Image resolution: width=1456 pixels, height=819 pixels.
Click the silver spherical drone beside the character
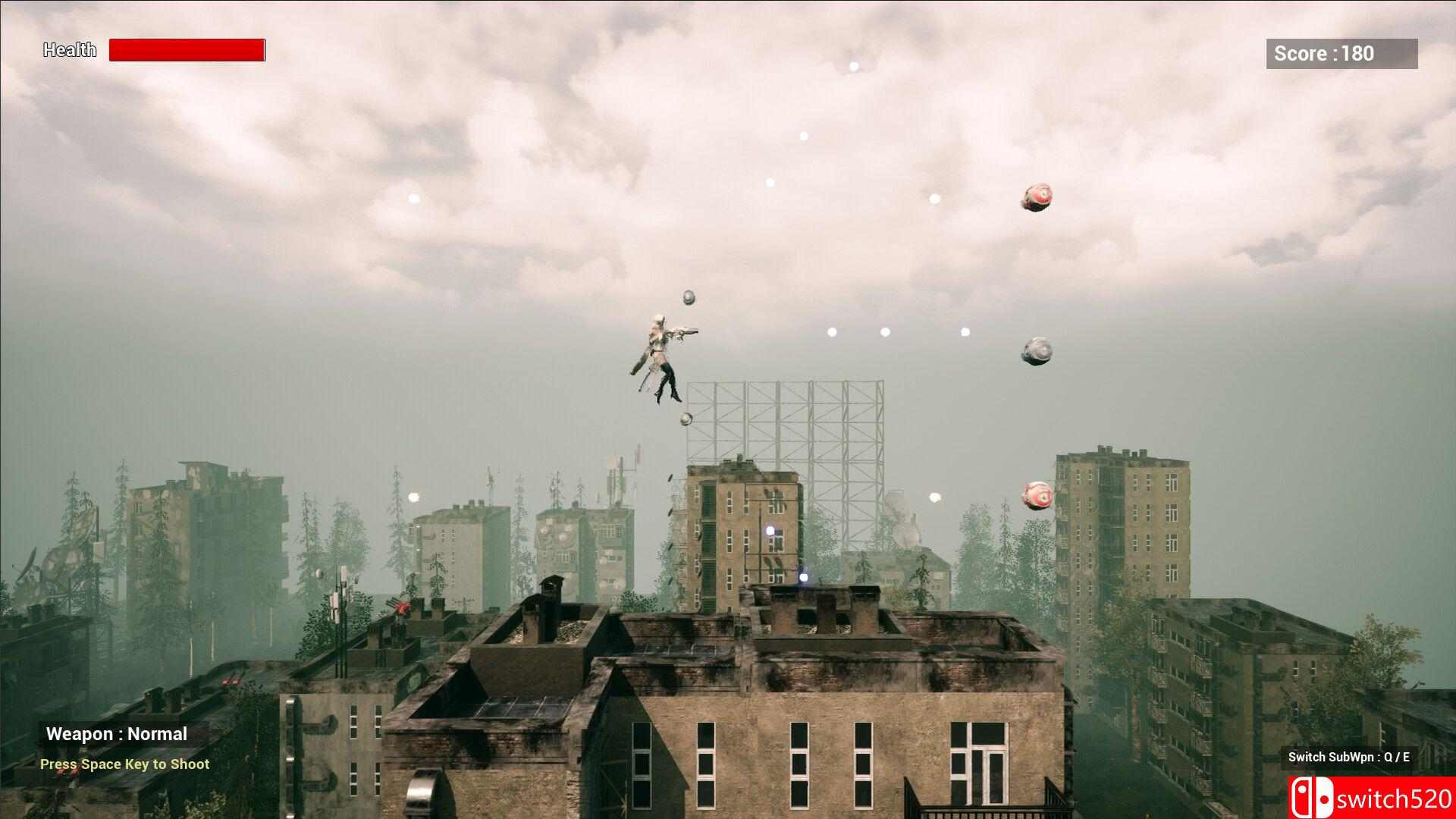pyautogui.click(x=687, y=298)
